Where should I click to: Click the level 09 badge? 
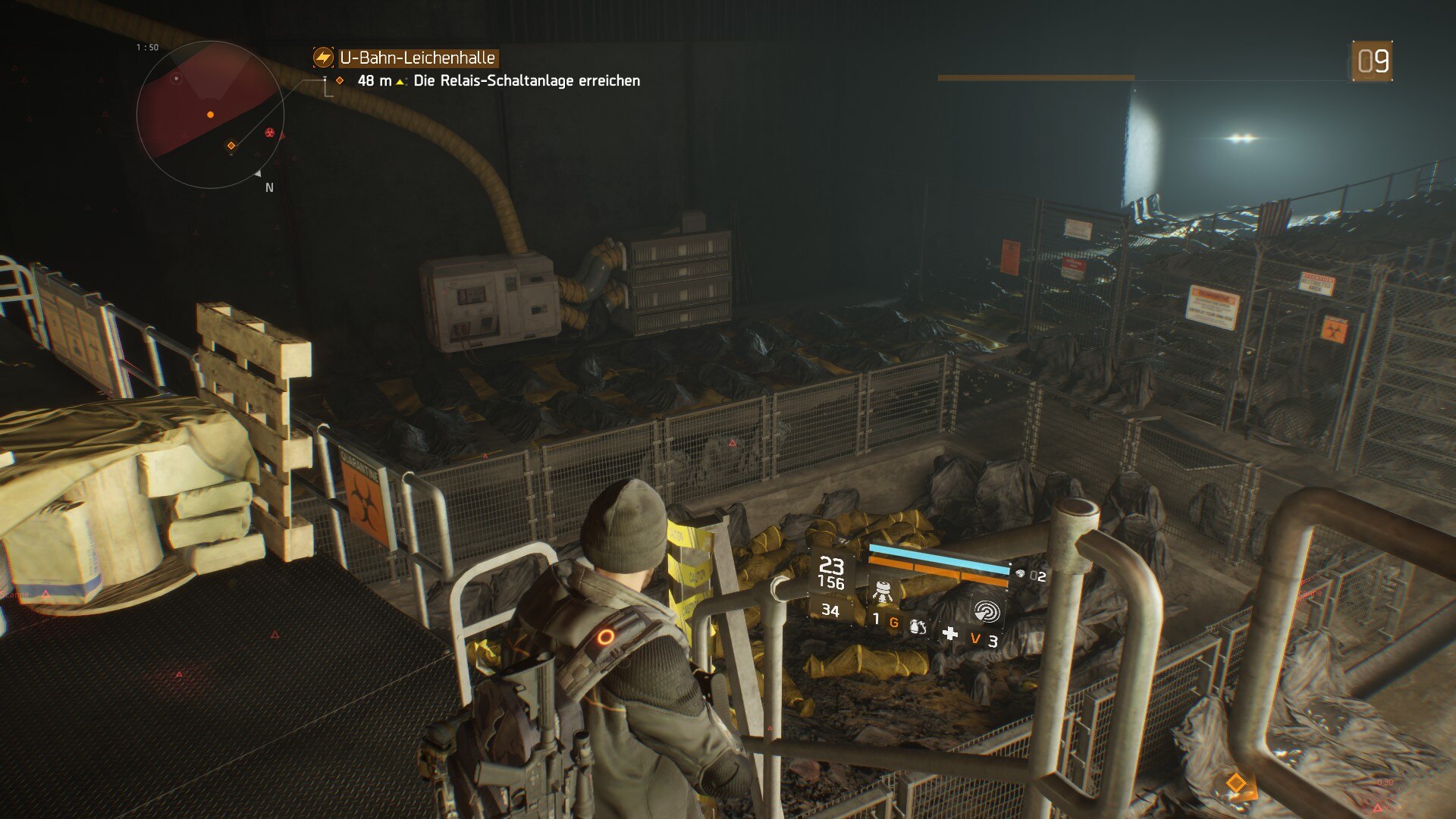1373,61
